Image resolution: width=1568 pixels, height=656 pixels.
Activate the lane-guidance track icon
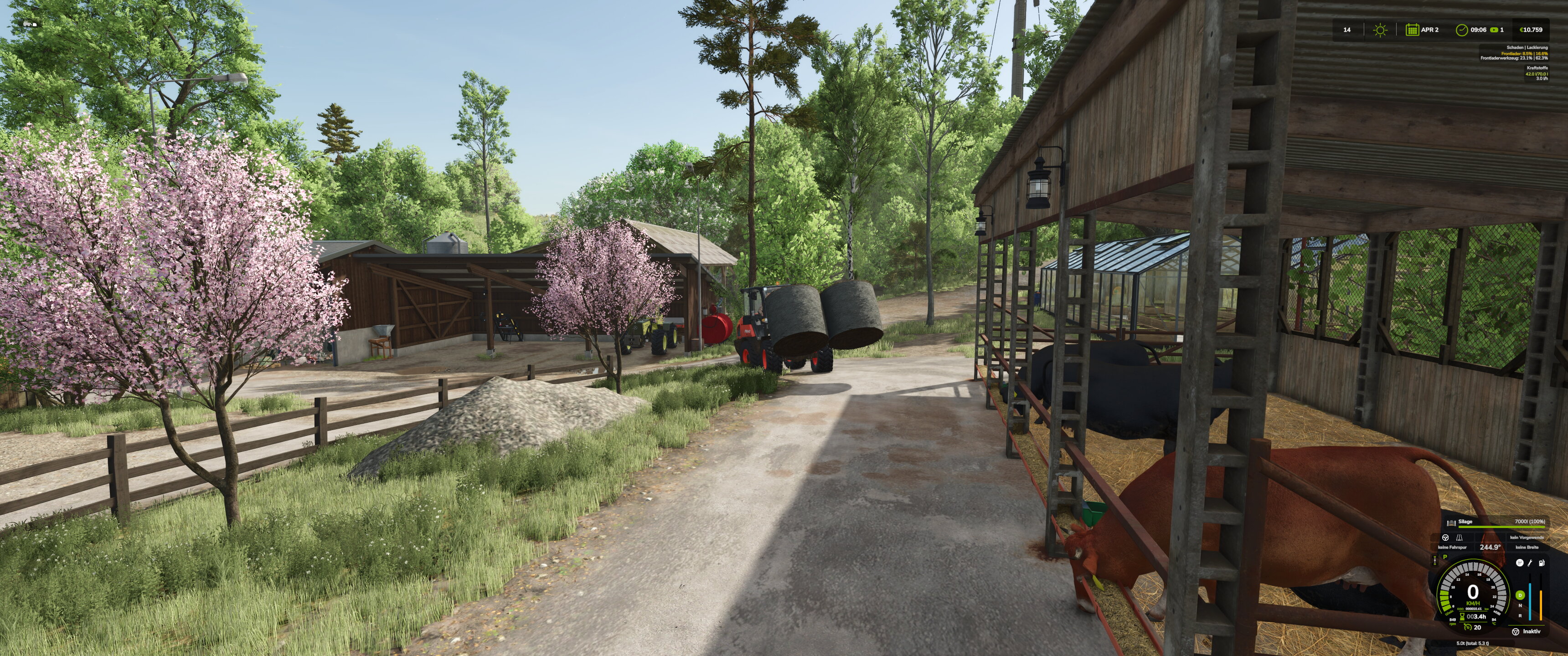click(1459, 538)
